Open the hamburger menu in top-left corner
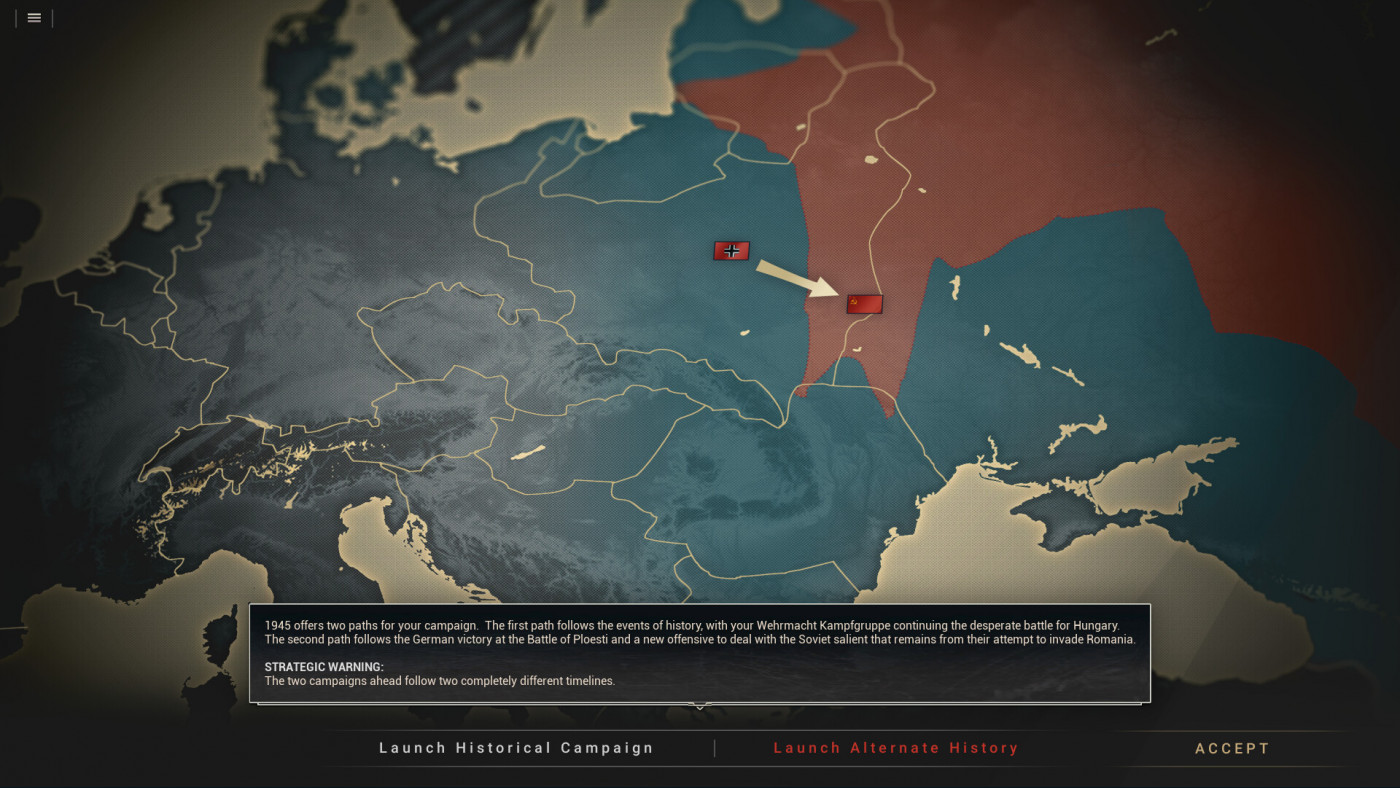Image resolution: width=1400 pixels, height=788 pixels. 33,17
